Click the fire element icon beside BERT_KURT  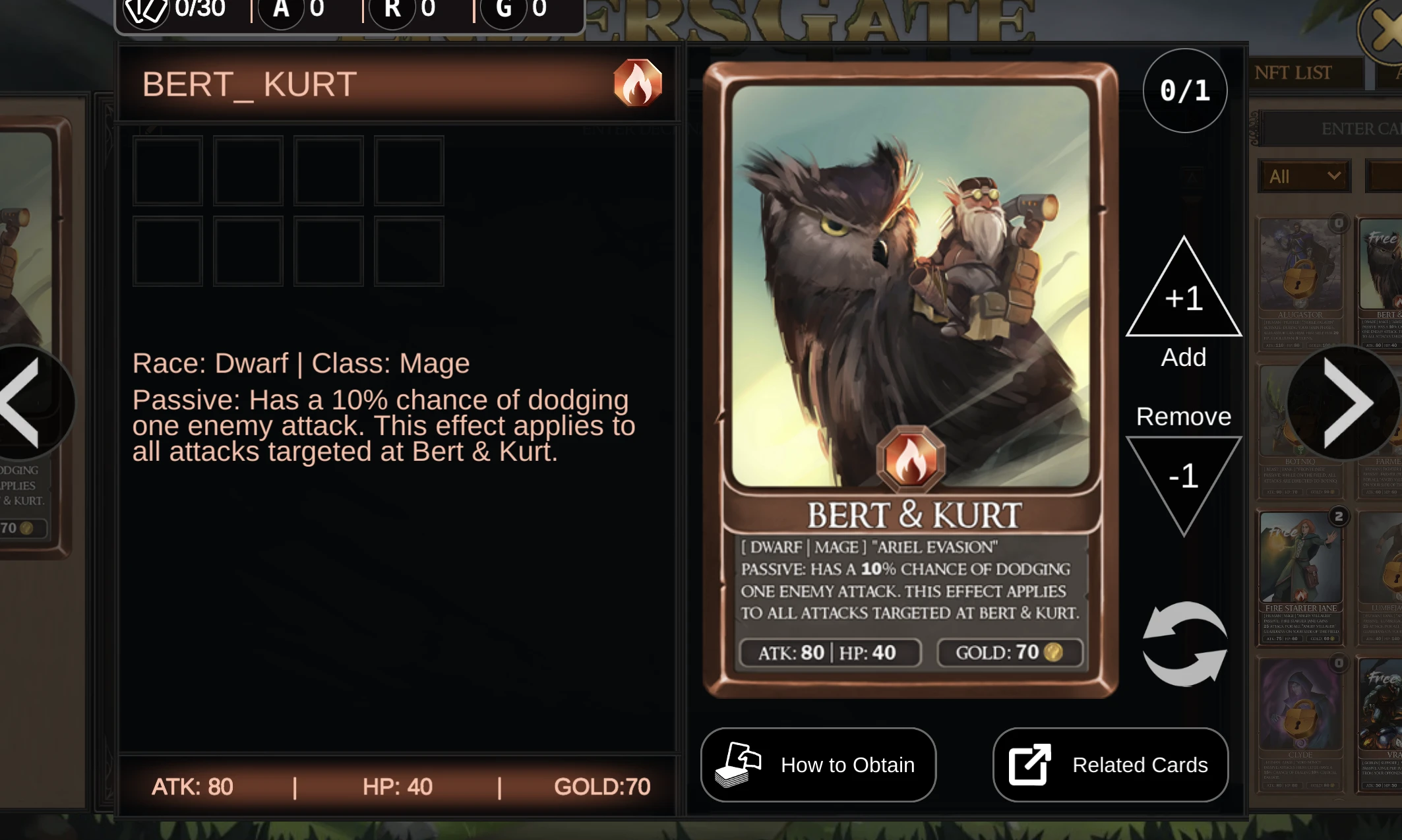(x=637, y=83)
